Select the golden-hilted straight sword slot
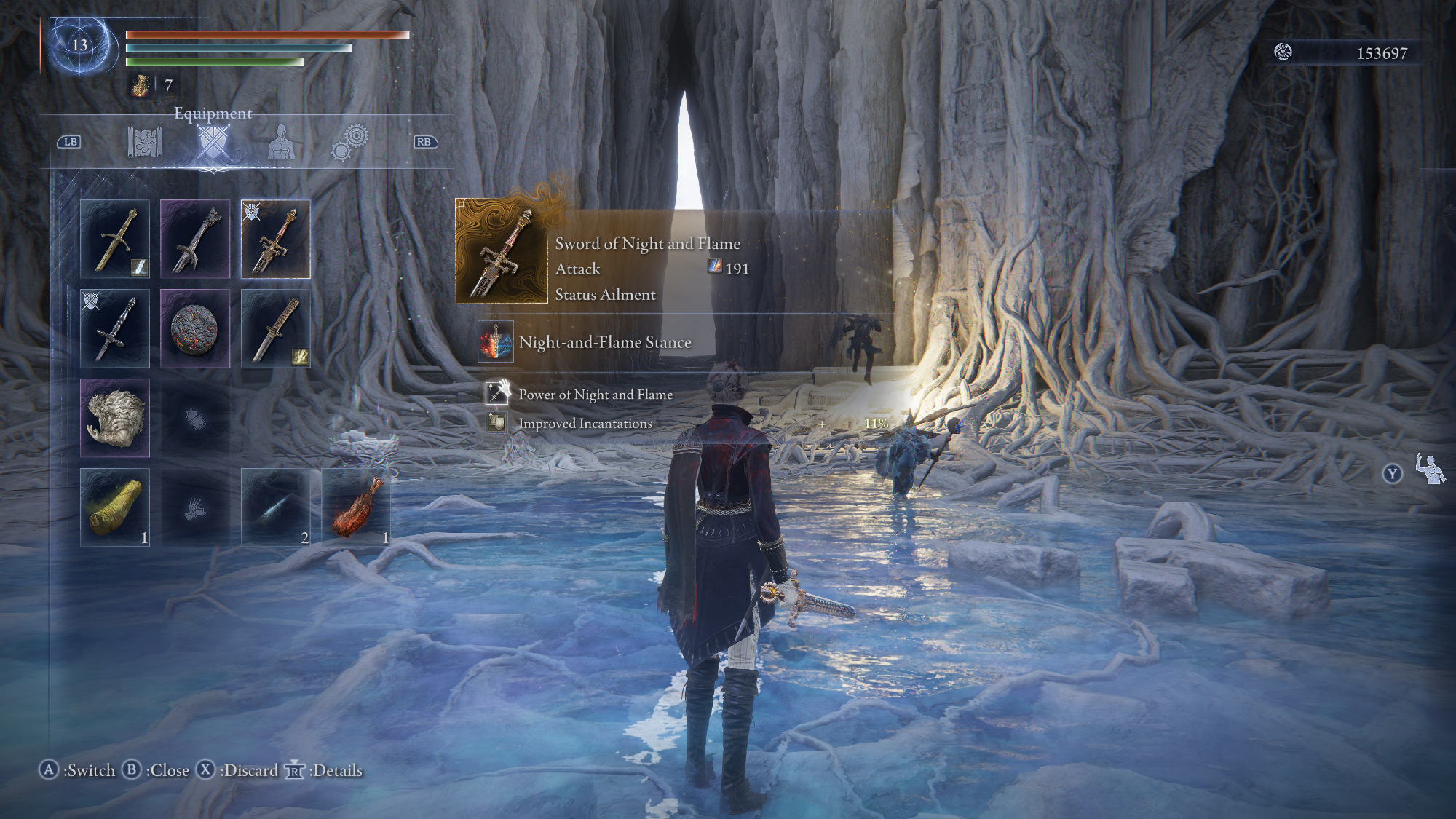 [115, 239]
